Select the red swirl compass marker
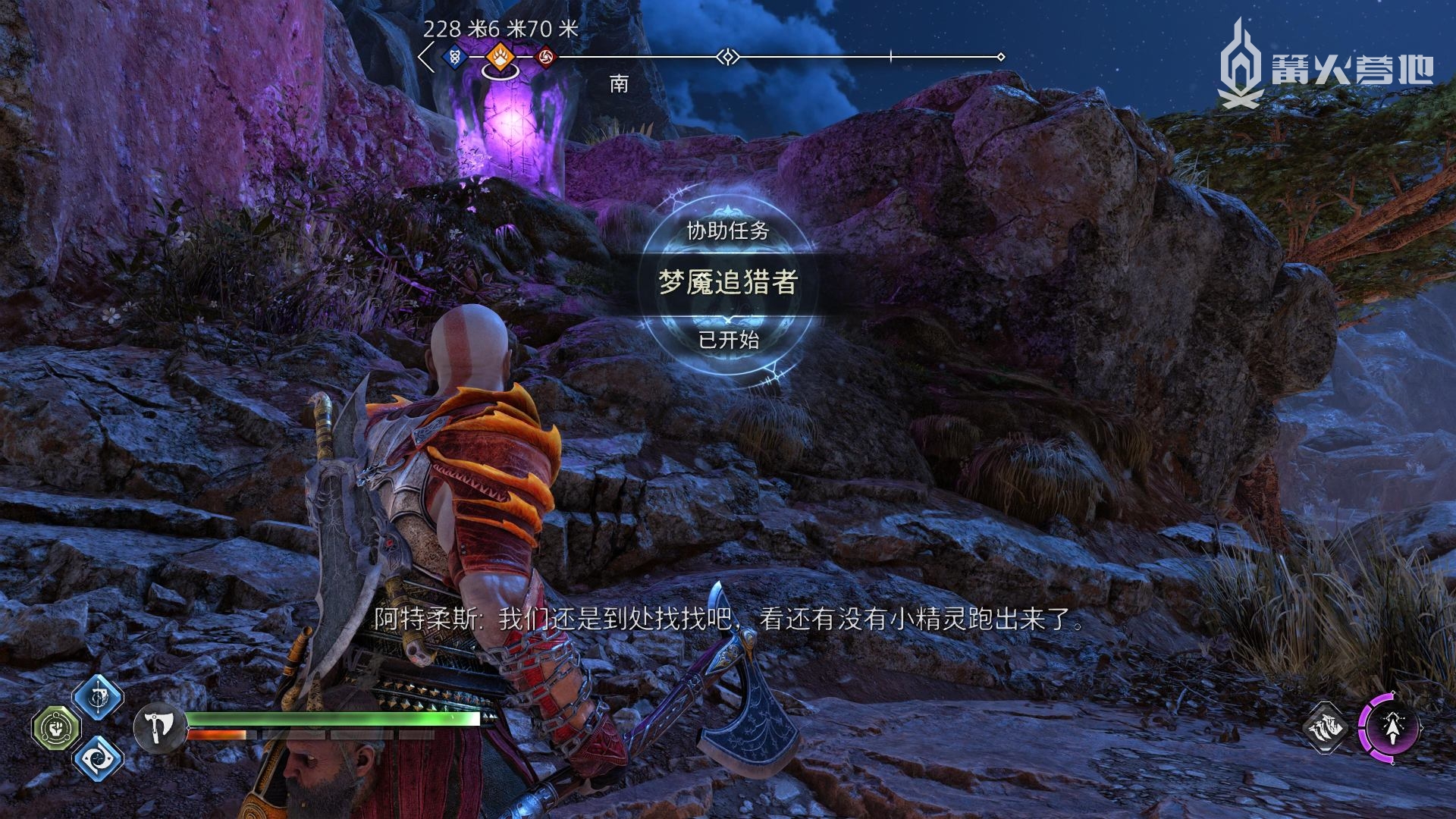1456x819 pixels. pos(545,57)
